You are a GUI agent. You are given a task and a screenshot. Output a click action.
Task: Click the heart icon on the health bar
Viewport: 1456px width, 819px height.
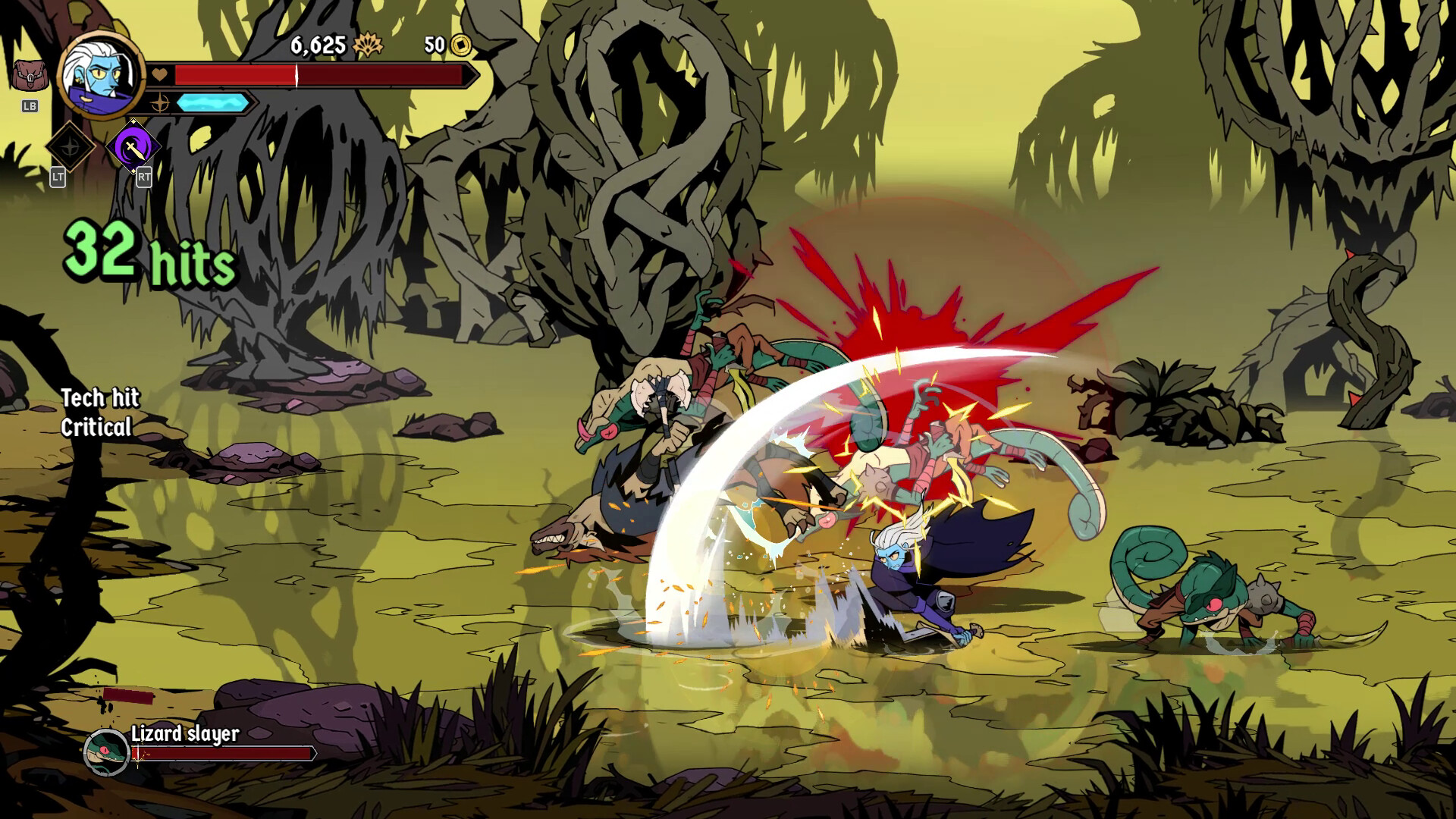point(159,75)
